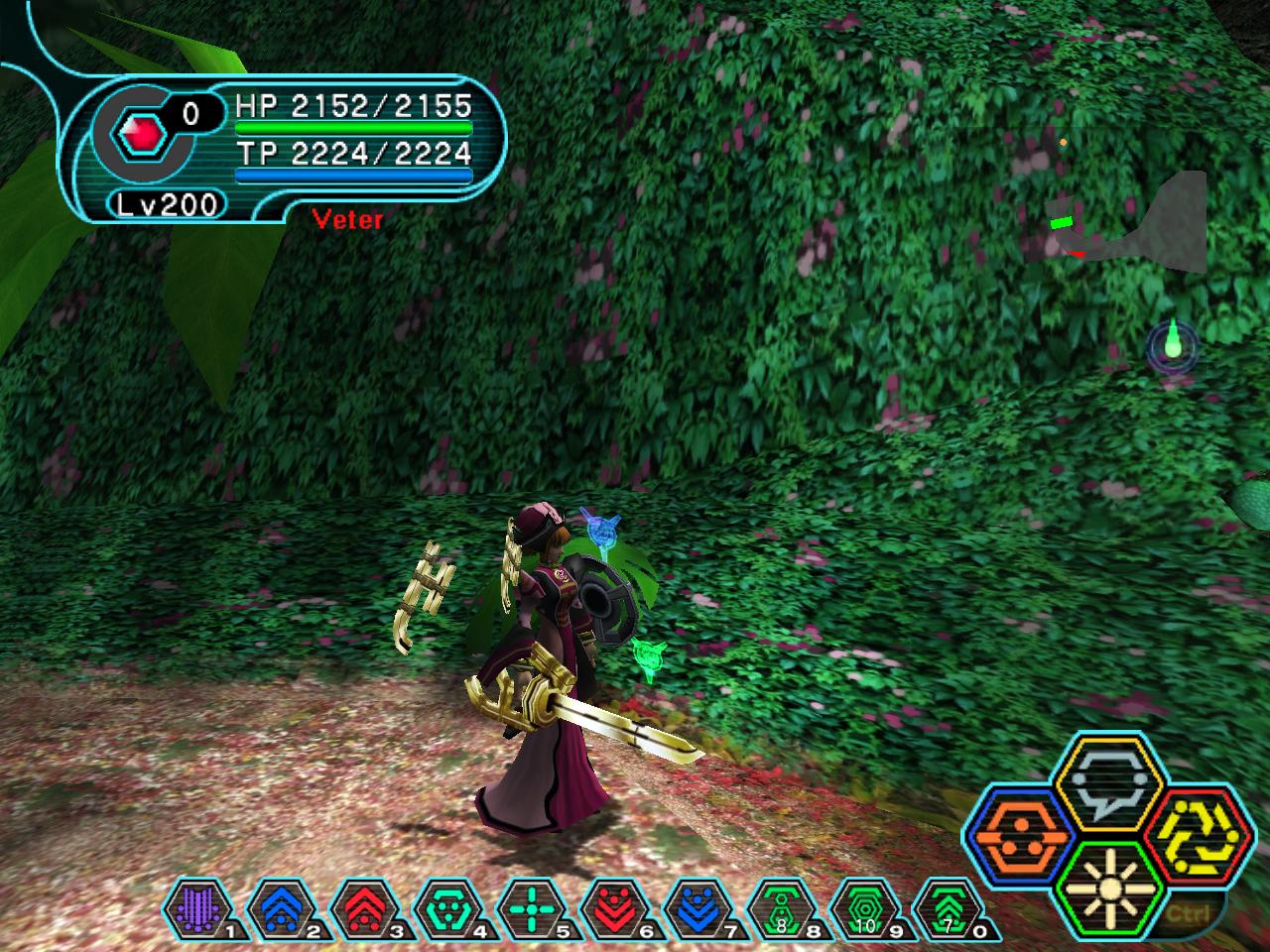Click the area minimap
The width and height of the screenshot is (1270, 952).
pyautogui.click(x=1131, y=224)
